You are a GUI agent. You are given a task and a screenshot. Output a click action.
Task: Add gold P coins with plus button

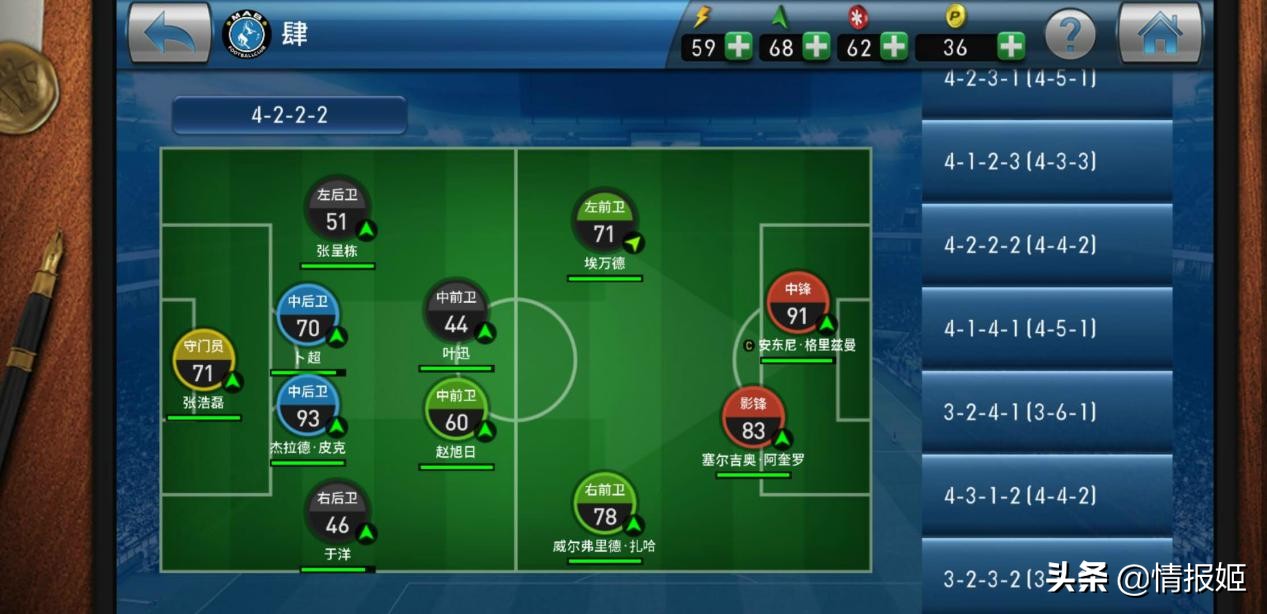point(1011,47)
